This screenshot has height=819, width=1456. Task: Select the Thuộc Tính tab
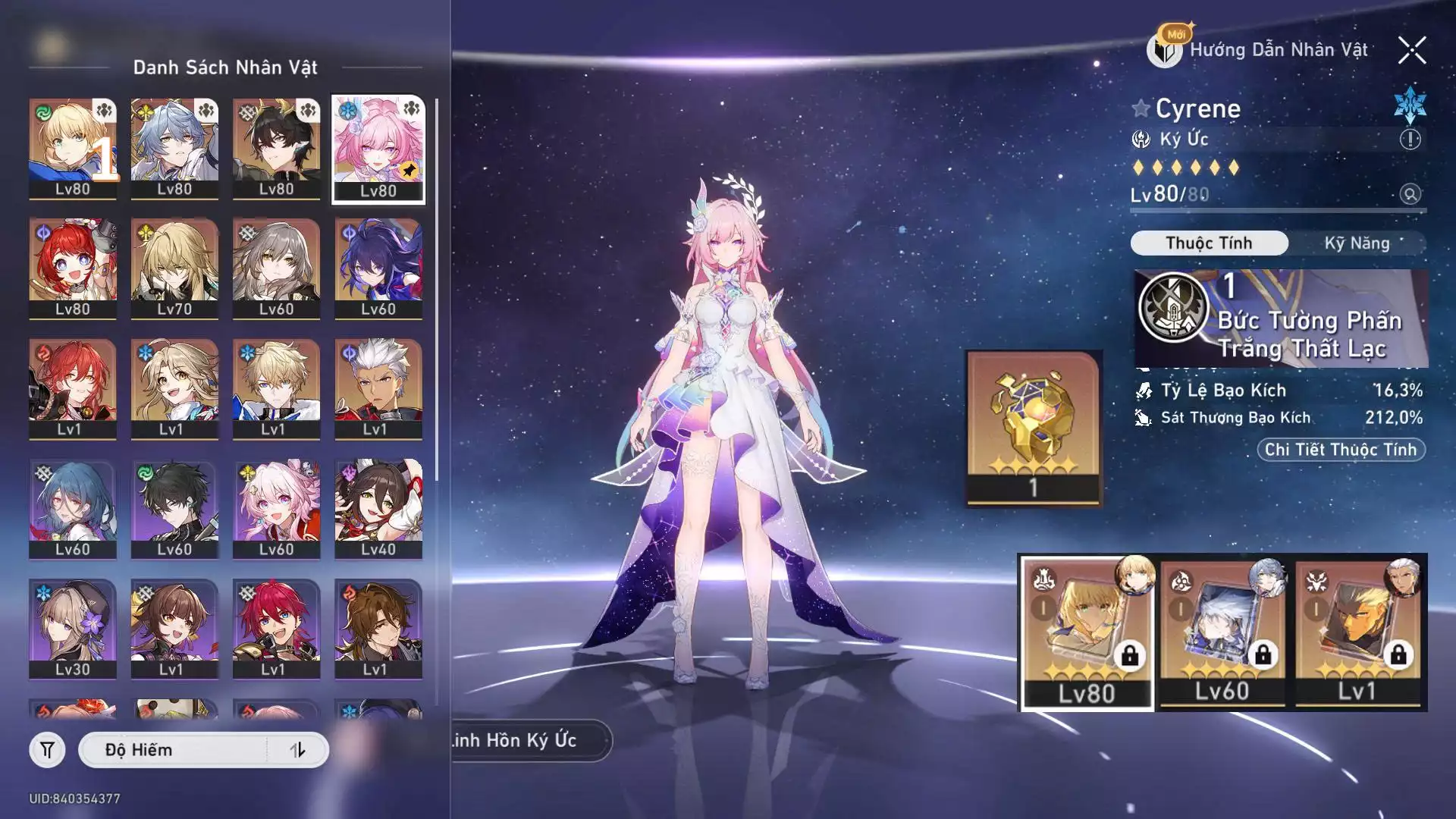point(1209,243)
